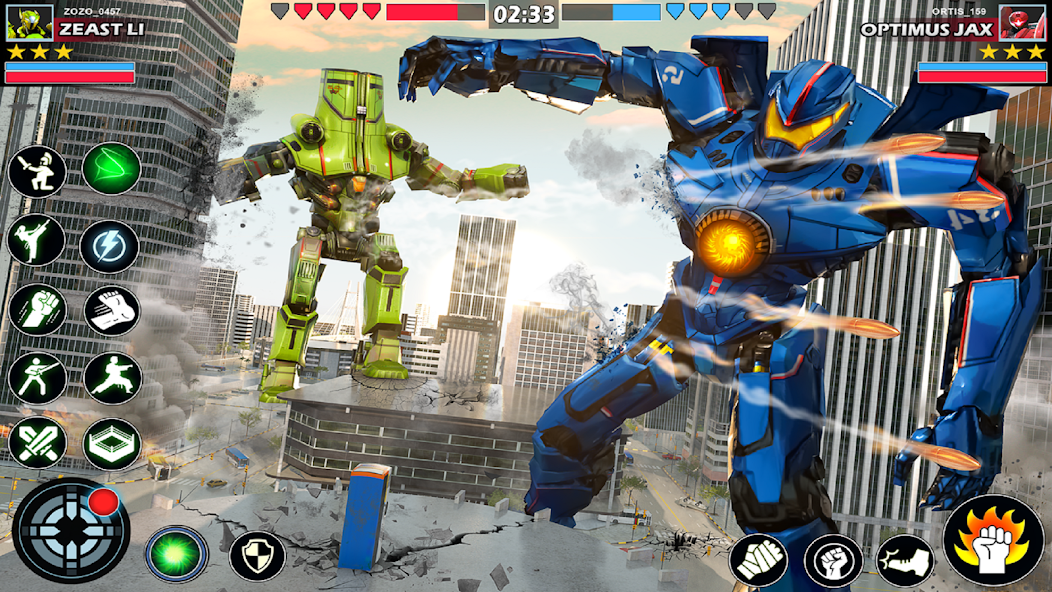Throw a punch with the green fist button
The width and height of the screenshot is (1052, 592).
pos(758,560)
